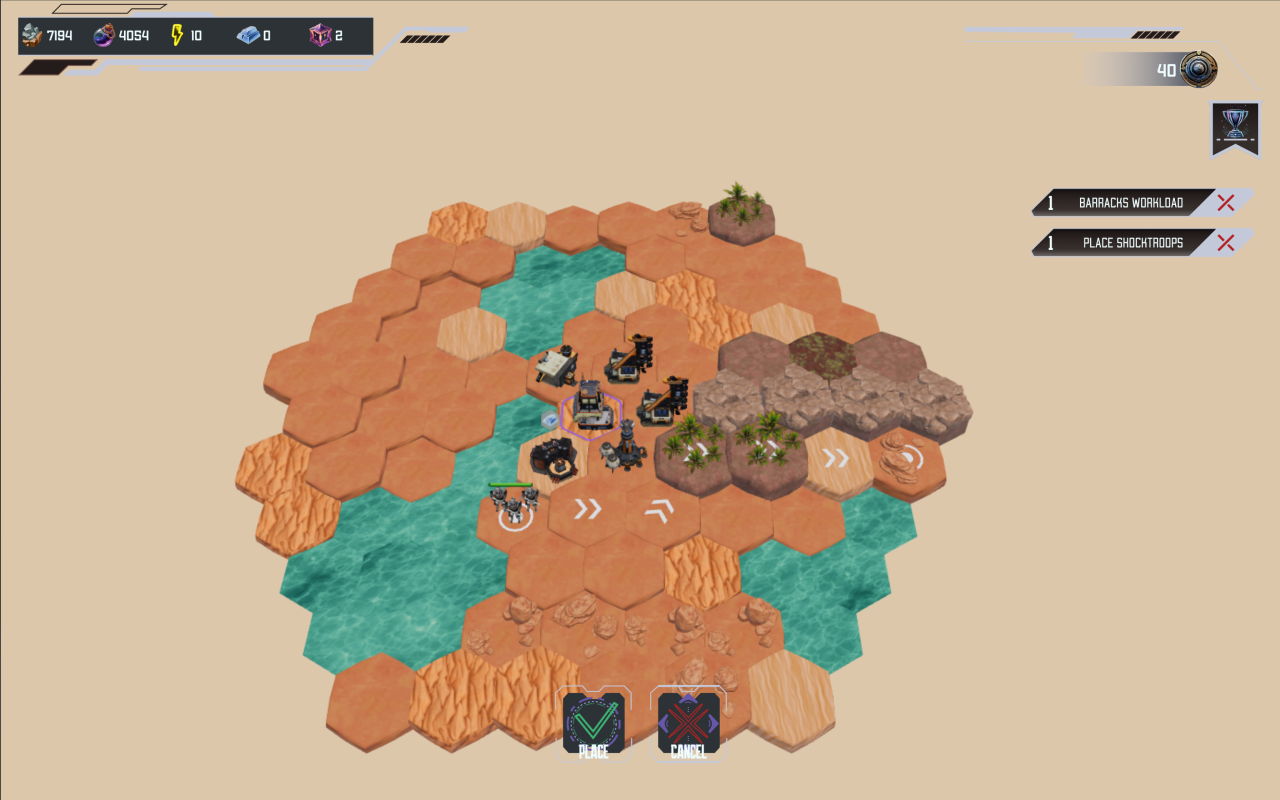
Task: Remove the Place Shocktroops task
Action: pos(1226,243)
